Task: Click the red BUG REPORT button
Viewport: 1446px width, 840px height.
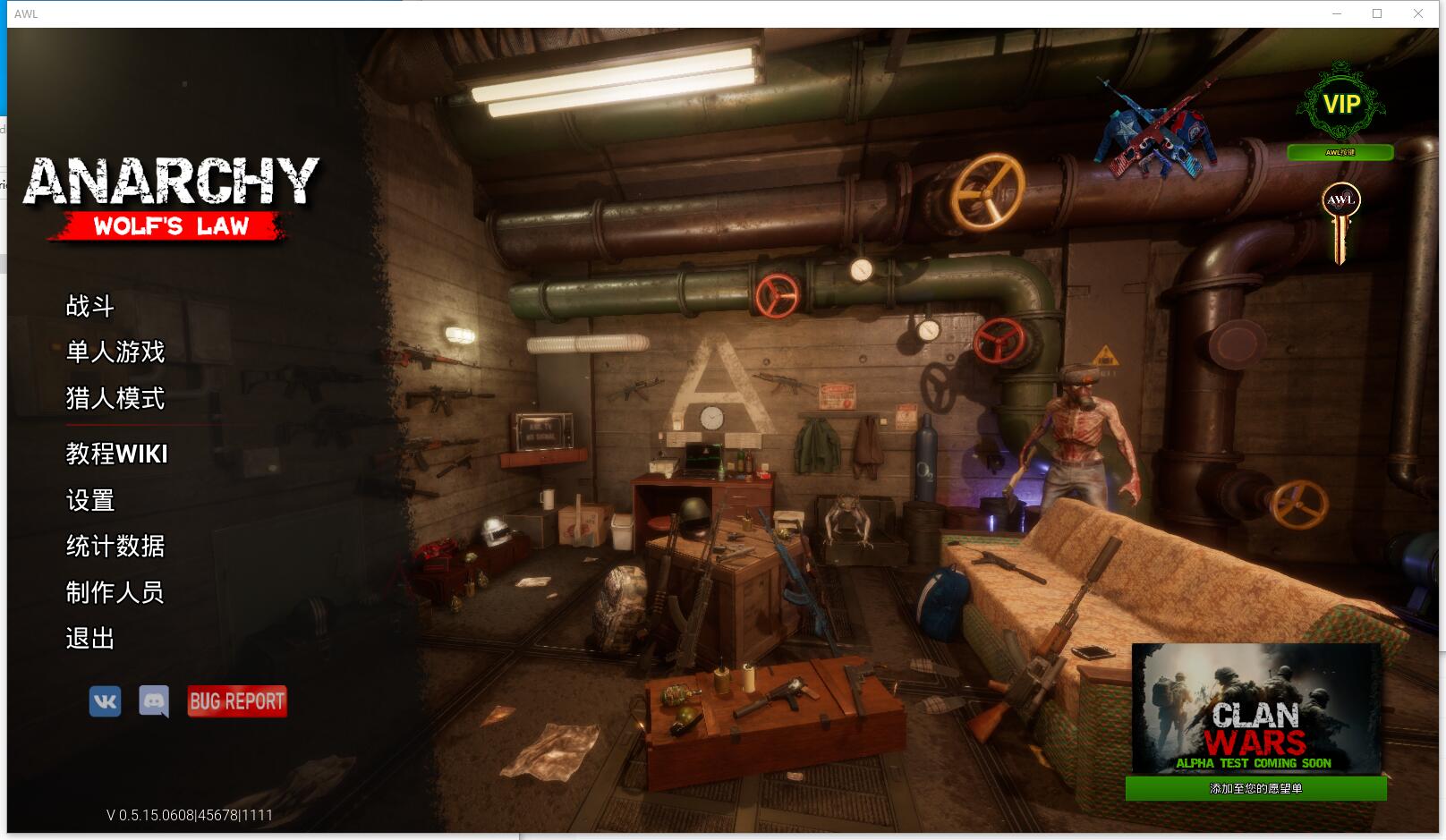Action: pyautogui.click(x=237, y=701)
